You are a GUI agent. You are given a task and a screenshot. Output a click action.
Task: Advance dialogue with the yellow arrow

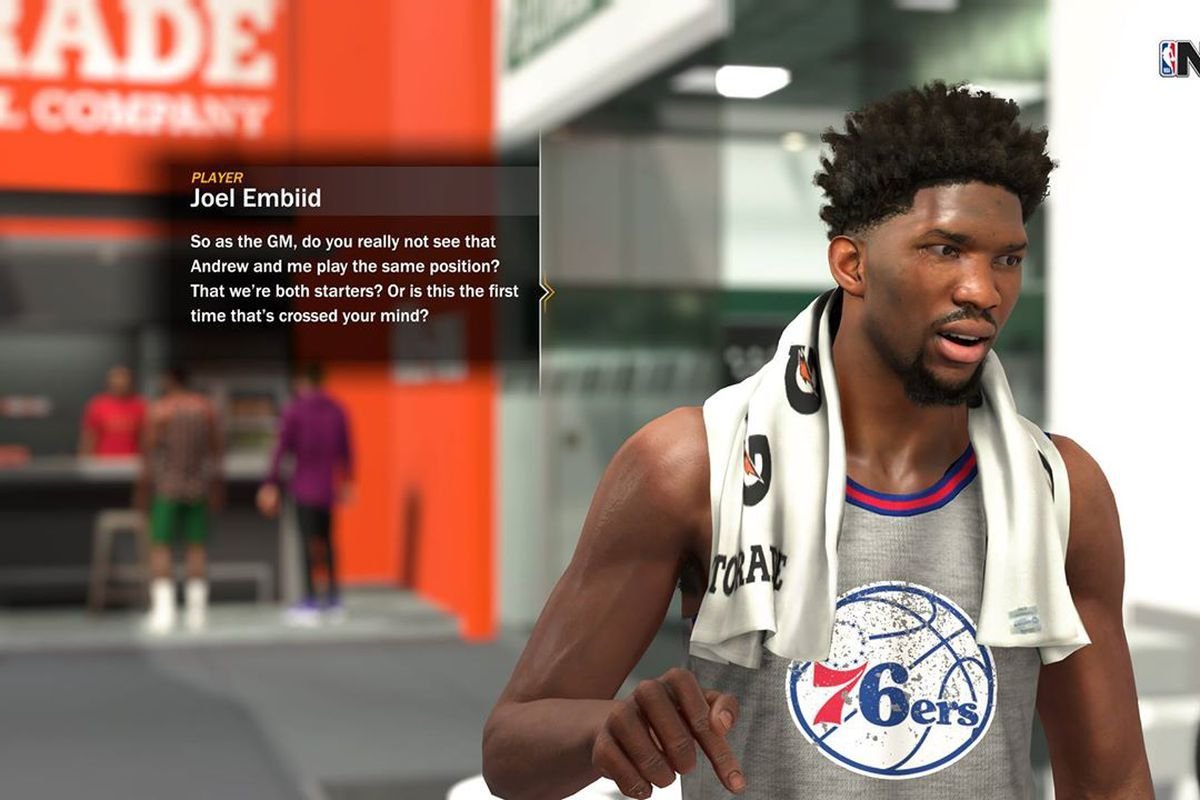[x=546, y=293]
